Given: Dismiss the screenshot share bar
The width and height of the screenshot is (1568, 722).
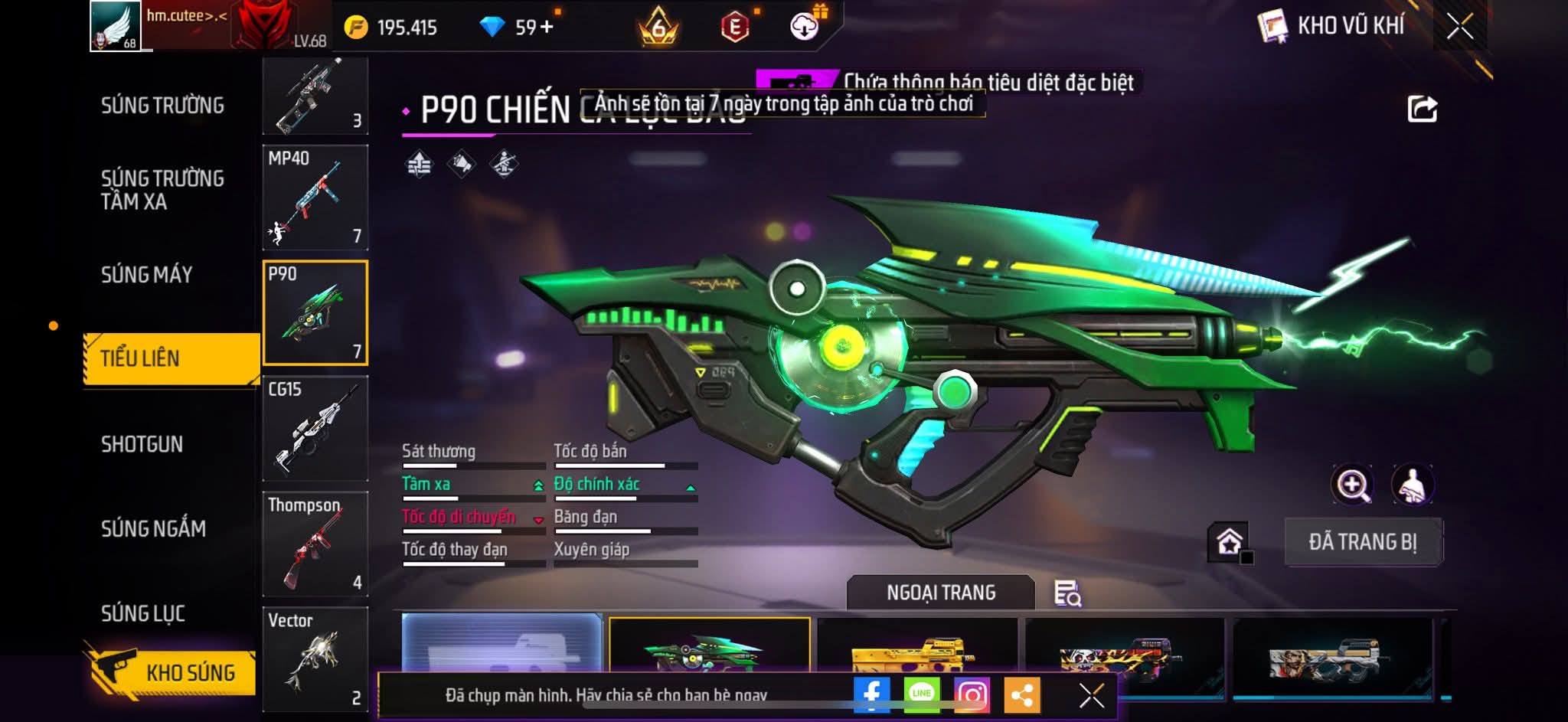Looking at the screenshot, I should click(x=1091, y=695).
